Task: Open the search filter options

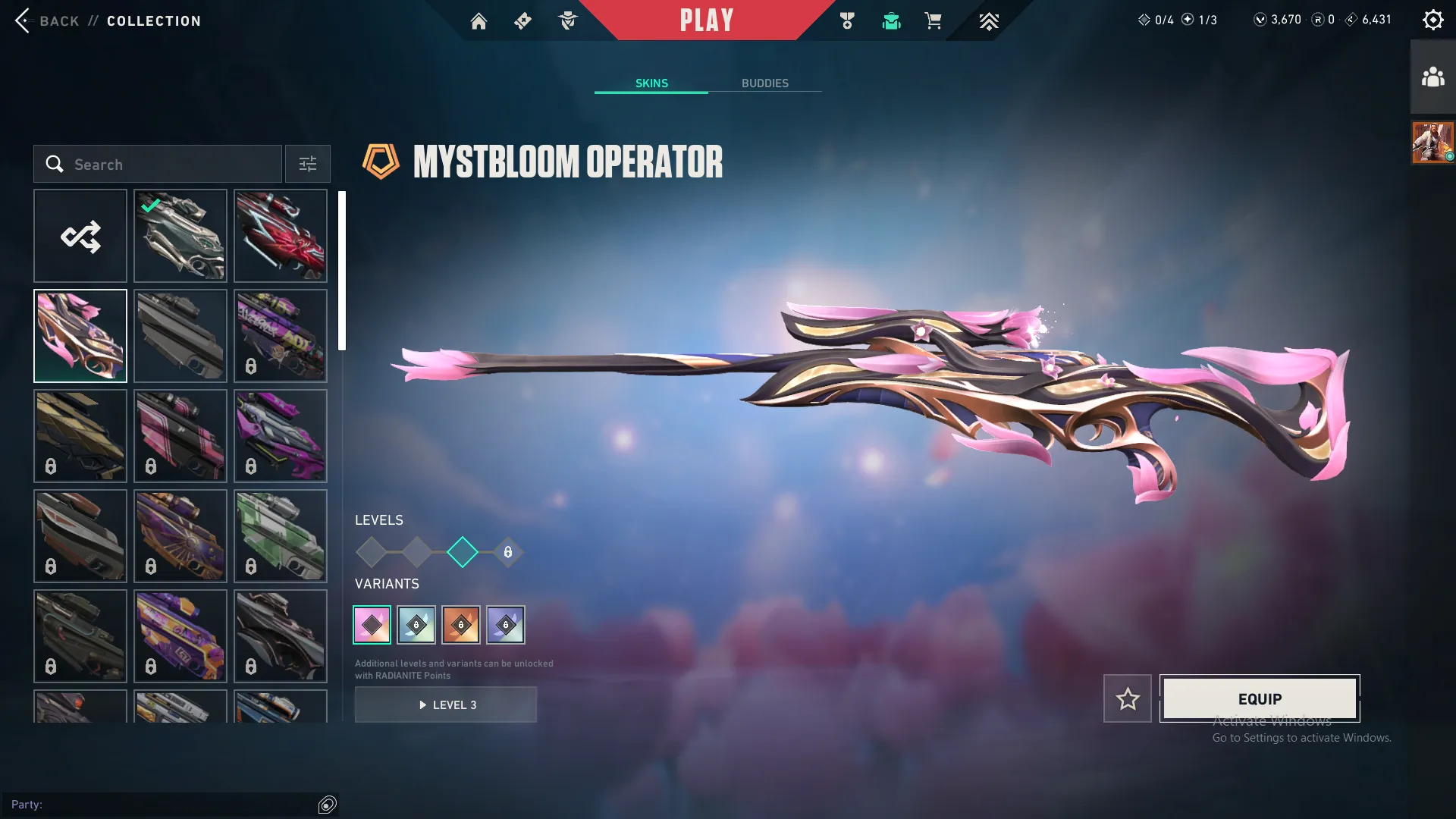Action: [307, 164]
